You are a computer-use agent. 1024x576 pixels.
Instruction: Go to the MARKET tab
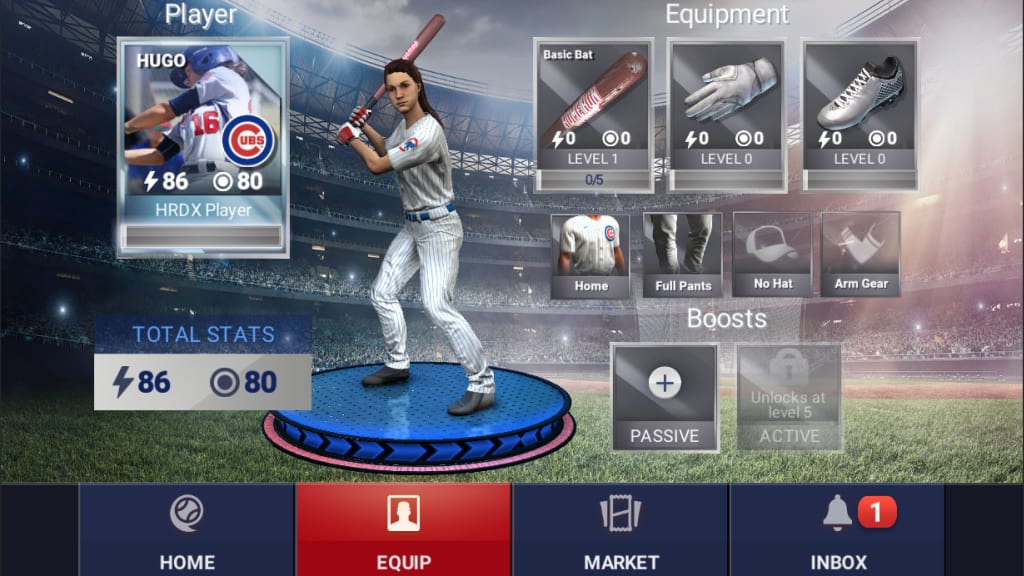[621, 530]
